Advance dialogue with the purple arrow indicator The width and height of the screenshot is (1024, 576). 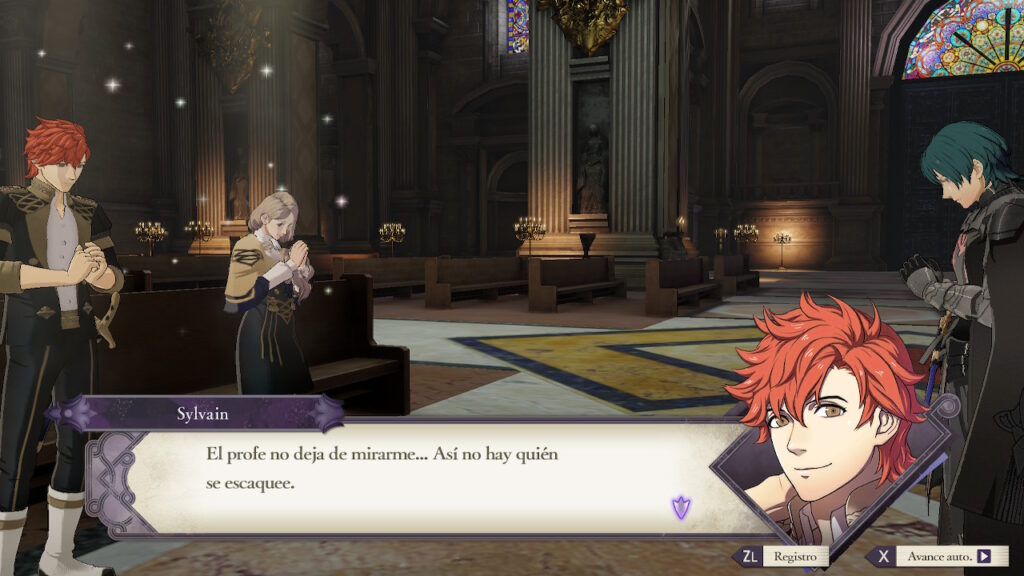[x=681, y=508]
